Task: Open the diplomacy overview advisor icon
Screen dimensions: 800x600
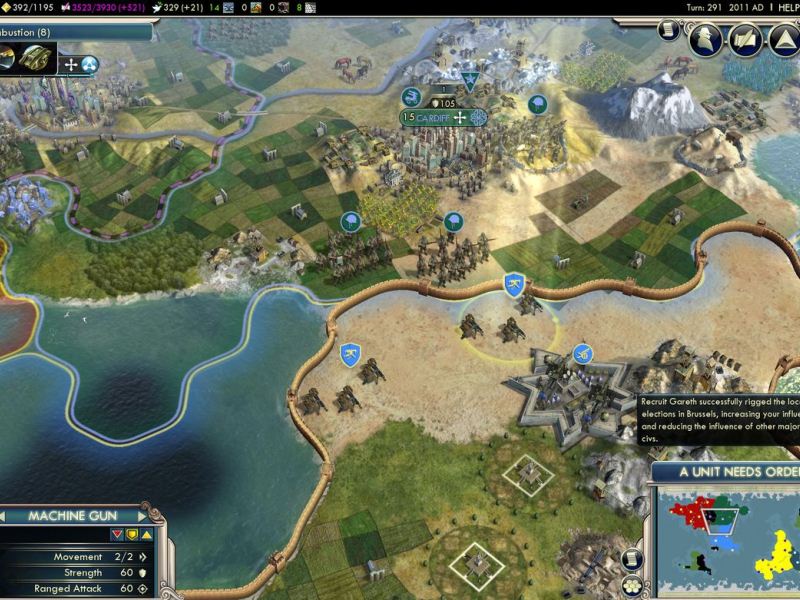Action: click(x=706, y=39)
